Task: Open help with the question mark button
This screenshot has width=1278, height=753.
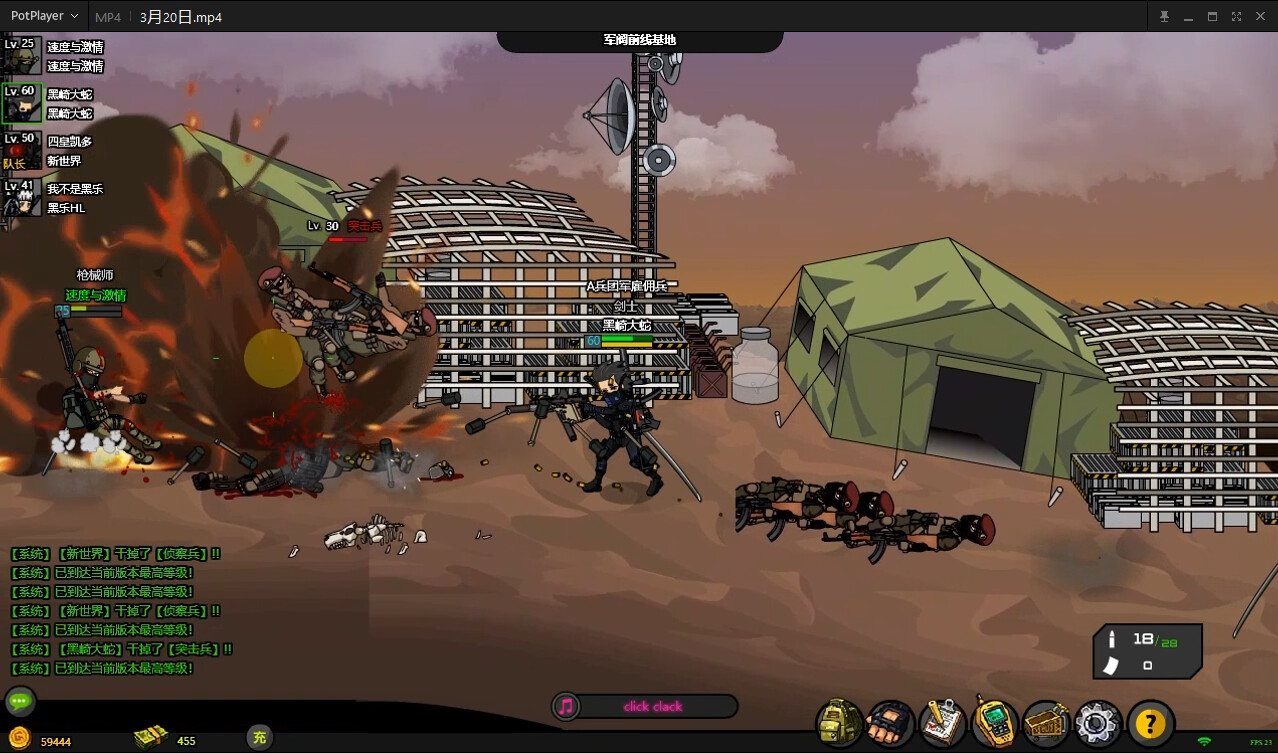Action: (1151, 722)
